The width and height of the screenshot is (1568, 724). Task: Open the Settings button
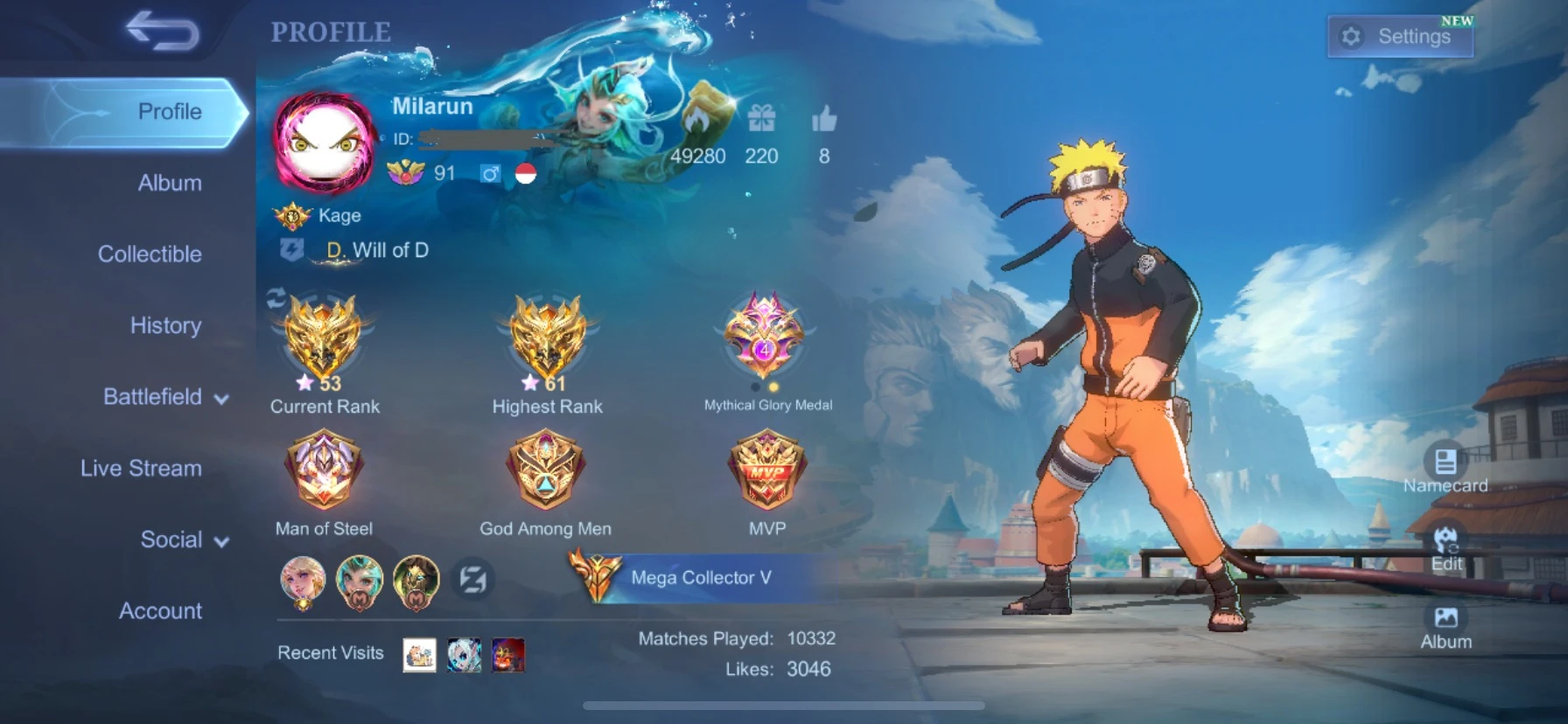(x=1400, y=37)
